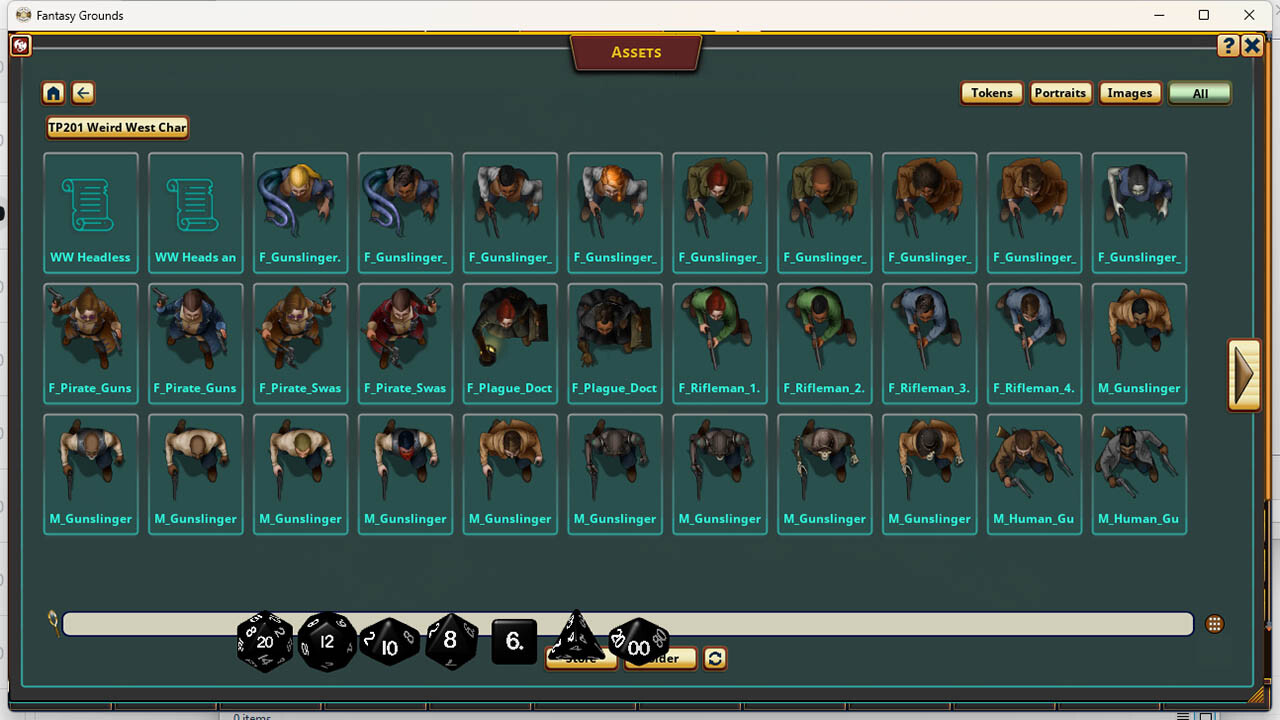Roll the percentile d00 die
1280x720 pixels.
[639, 645]
